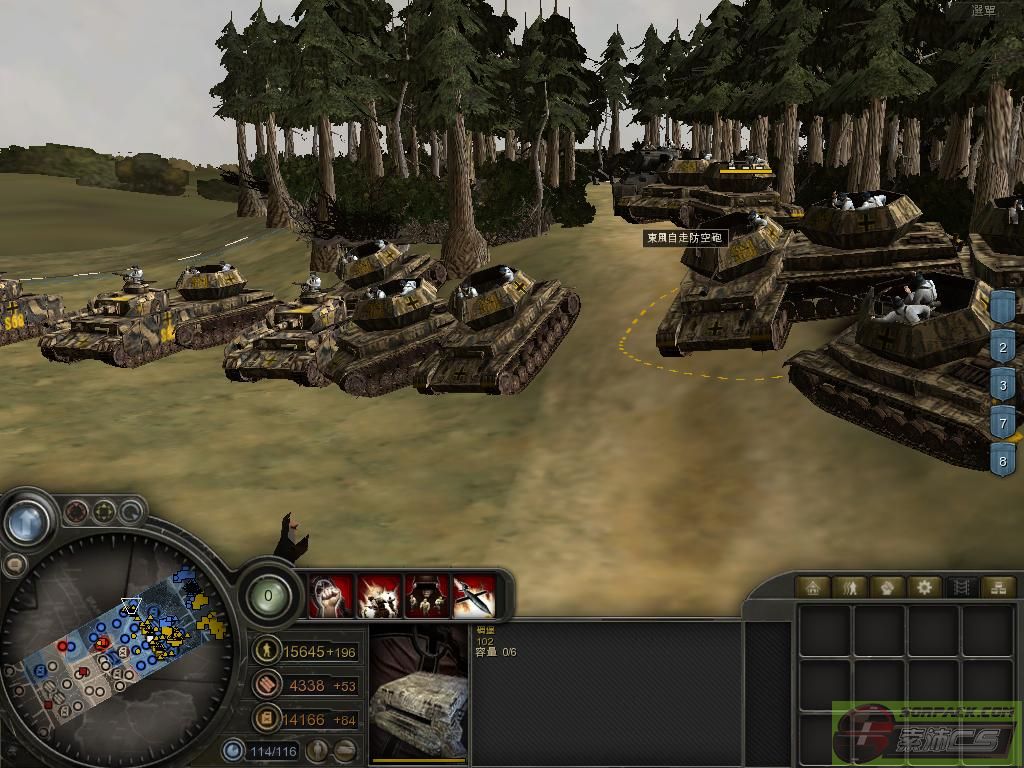Launch the rocket strike commander ability
This screenshot has height=768, width=1024.
tap(474, 595)
